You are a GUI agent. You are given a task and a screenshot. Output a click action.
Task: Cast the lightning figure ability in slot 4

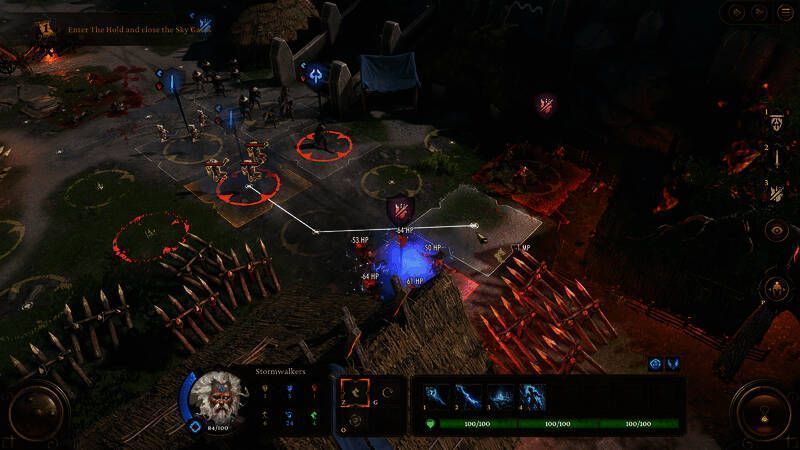pyautogui.click(x=531, y=396)
